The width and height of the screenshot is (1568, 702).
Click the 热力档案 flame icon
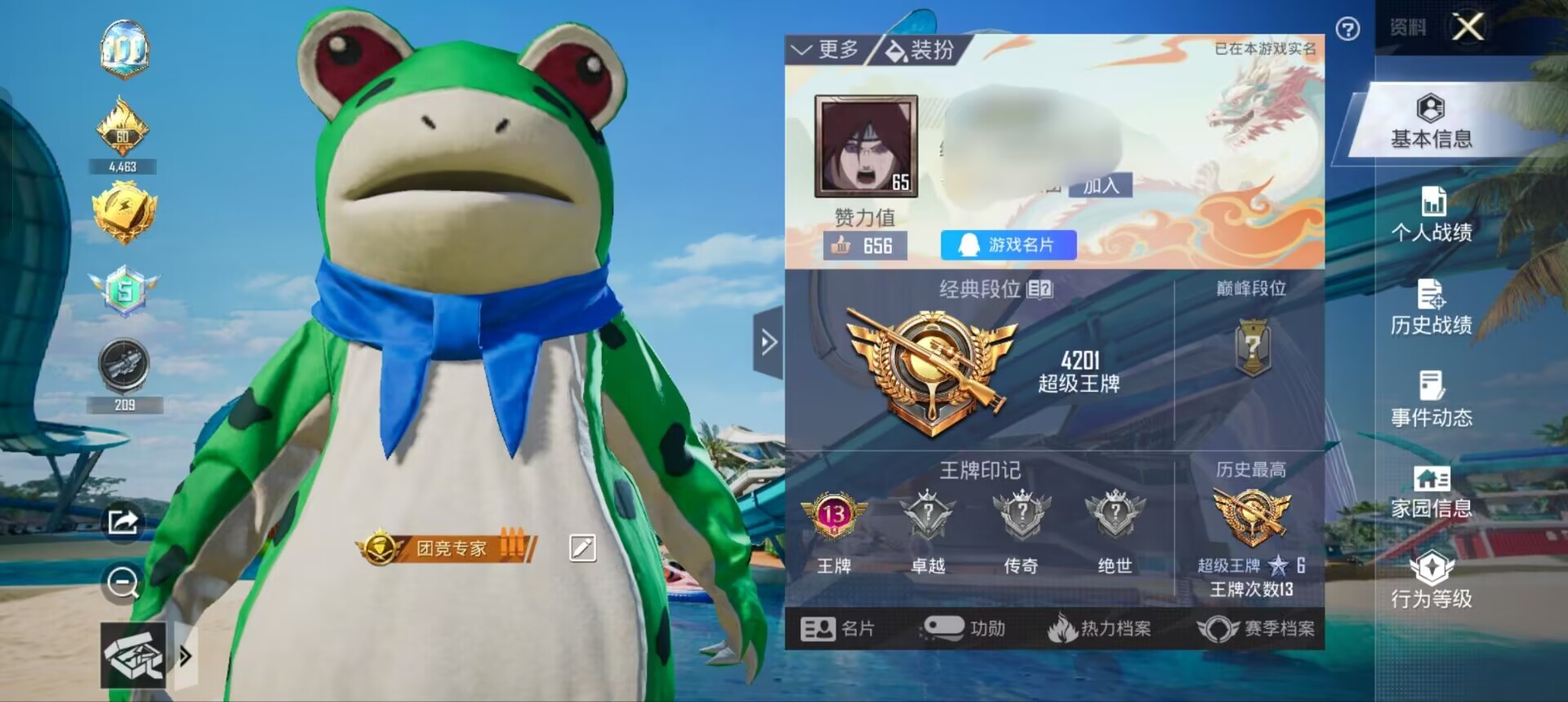point(1064,629)
